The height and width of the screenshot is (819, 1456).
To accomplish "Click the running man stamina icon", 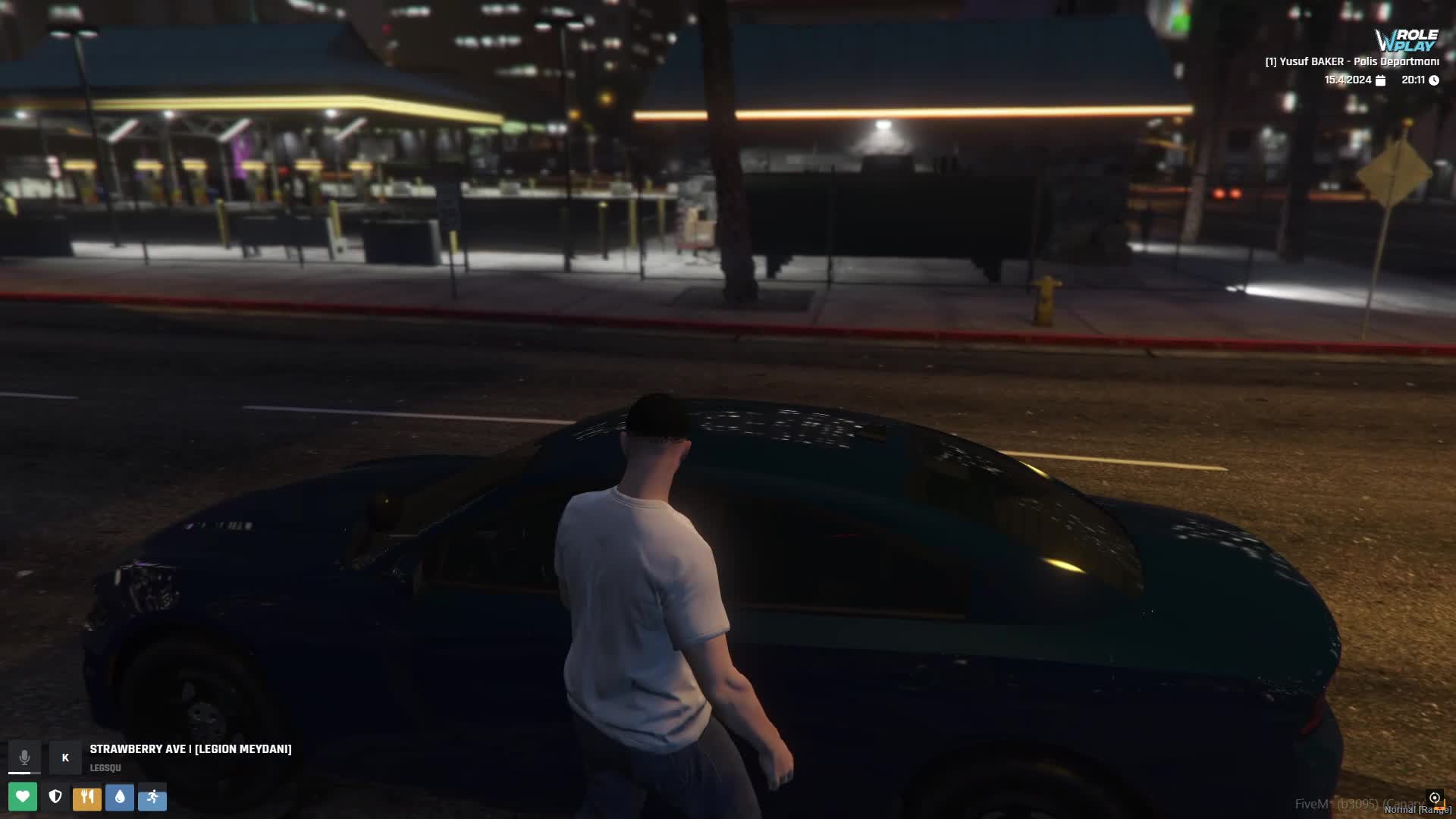I will [x=152, y=796].
